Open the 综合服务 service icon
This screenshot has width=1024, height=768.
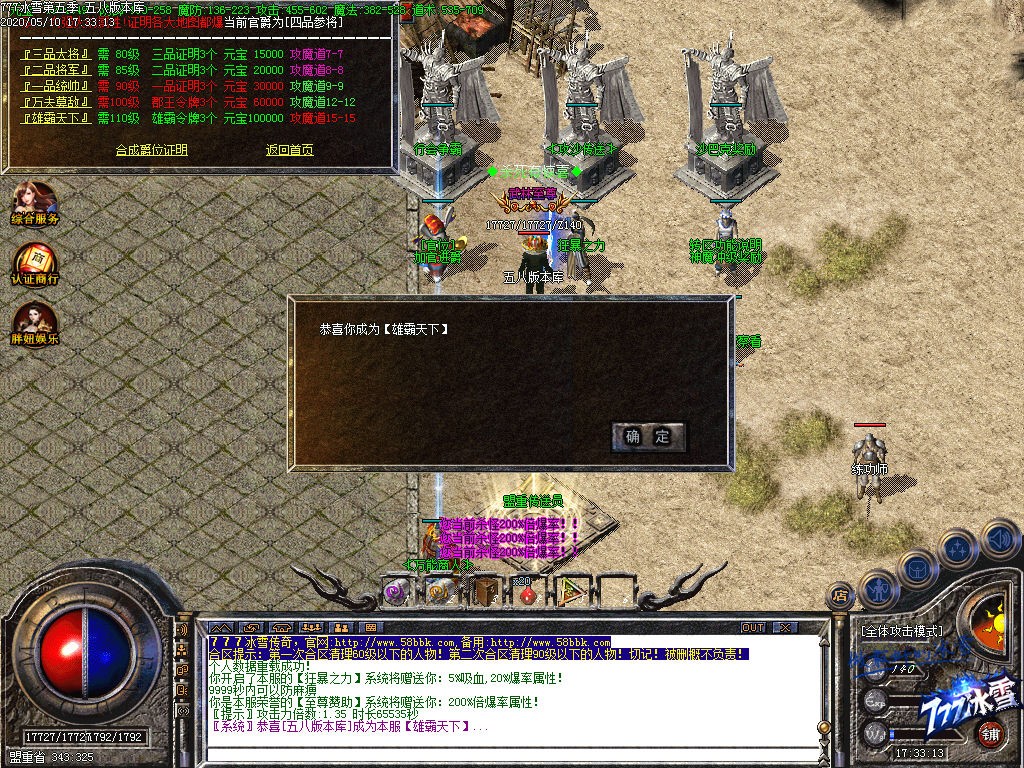(35, 203)
